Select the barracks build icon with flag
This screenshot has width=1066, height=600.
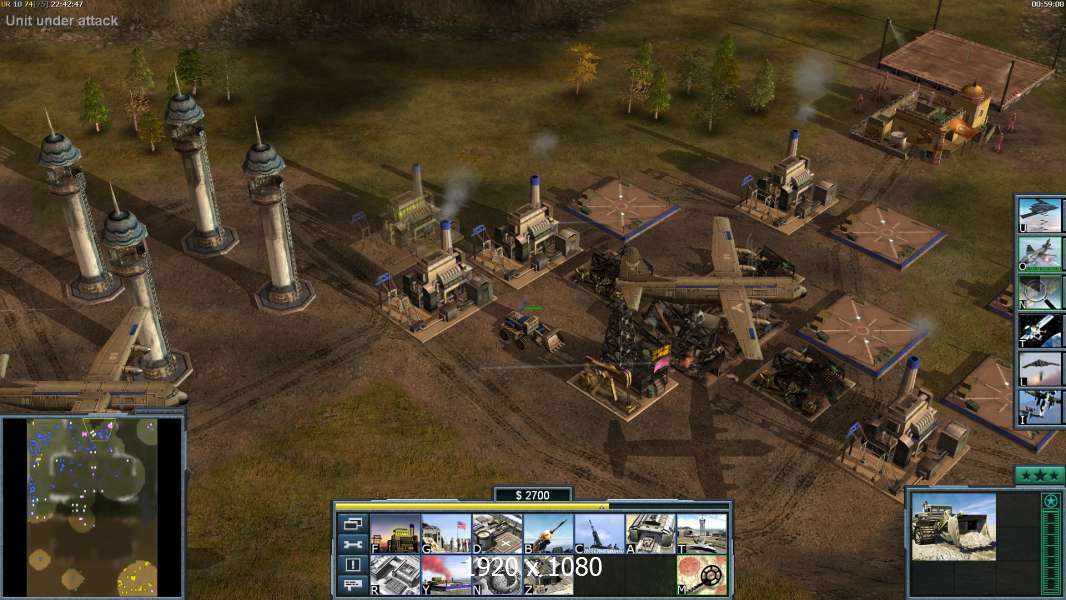click(446, 533)
